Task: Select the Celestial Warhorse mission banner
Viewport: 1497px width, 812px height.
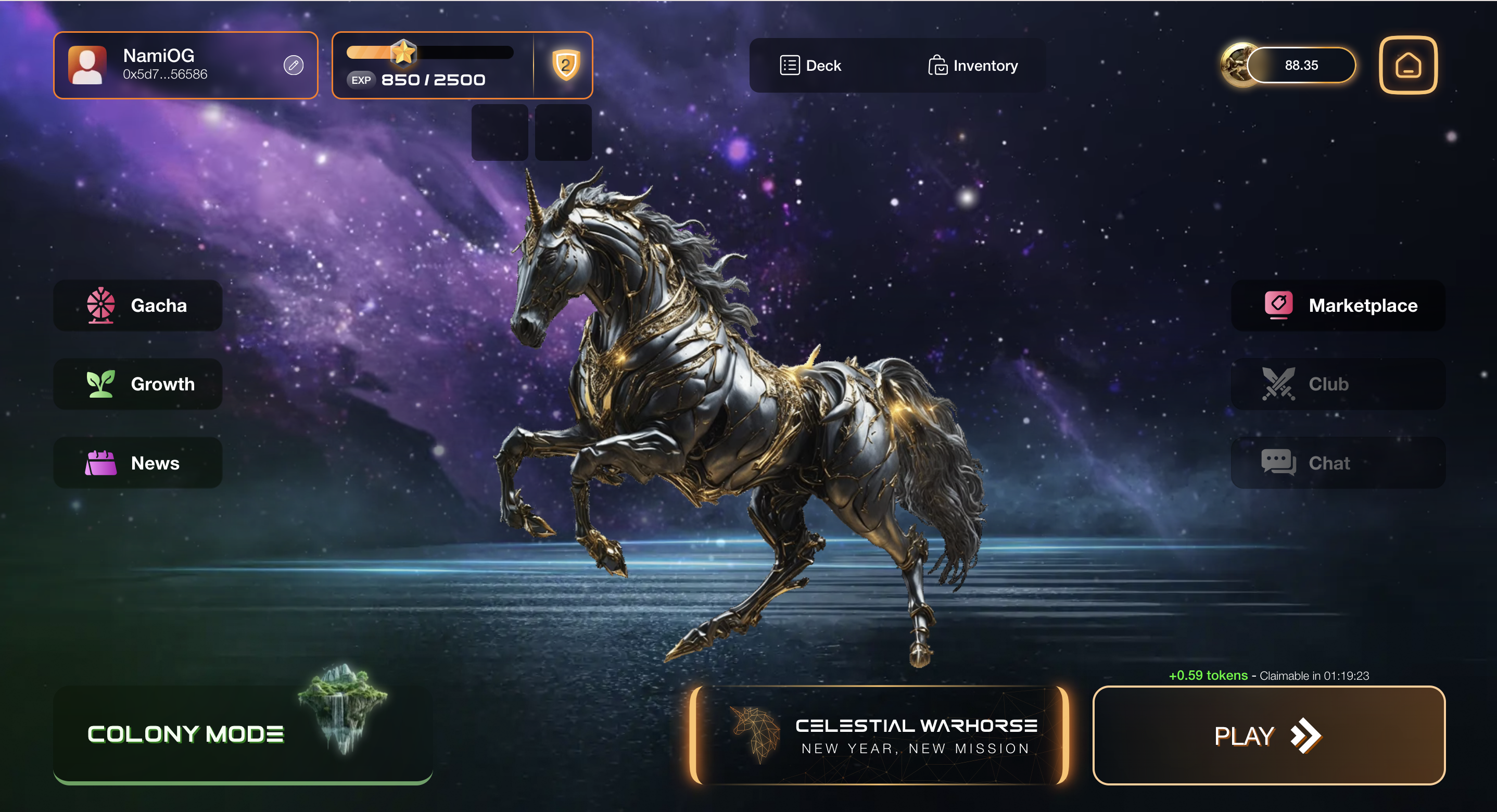Action: click(x=879, y=735)
